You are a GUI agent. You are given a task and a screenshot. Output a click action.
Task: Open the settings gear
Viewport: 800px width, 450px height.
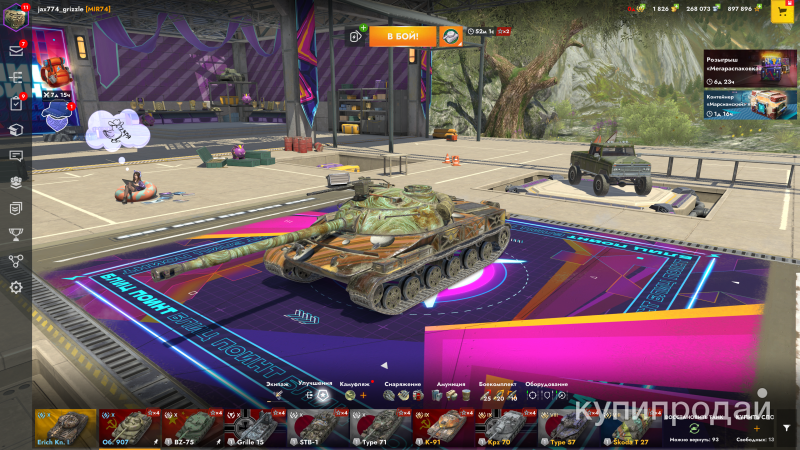(x=16, y=287)
